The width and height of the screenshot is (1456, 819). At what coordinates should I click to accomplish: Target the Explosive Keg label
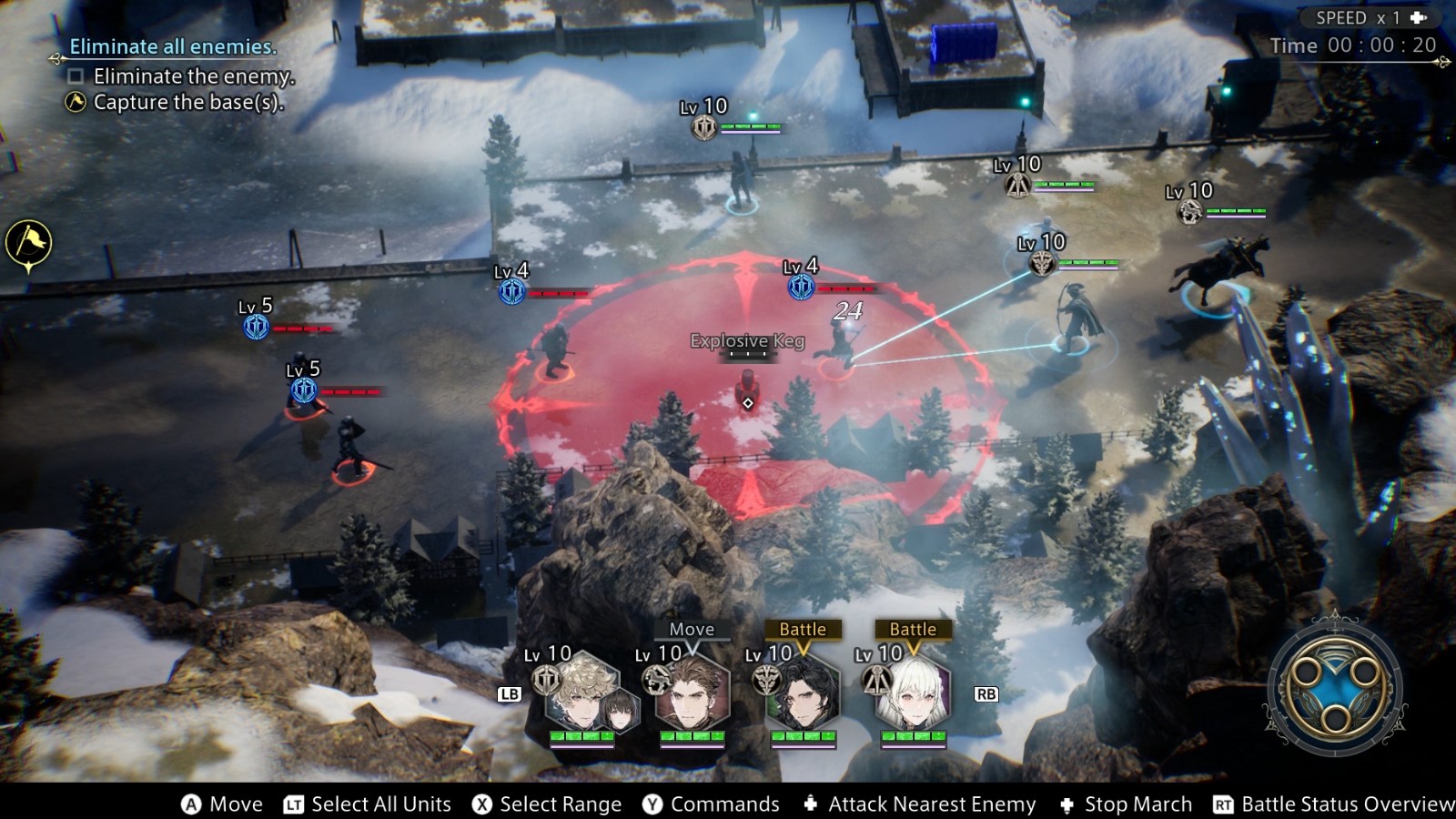coord(747,341)
